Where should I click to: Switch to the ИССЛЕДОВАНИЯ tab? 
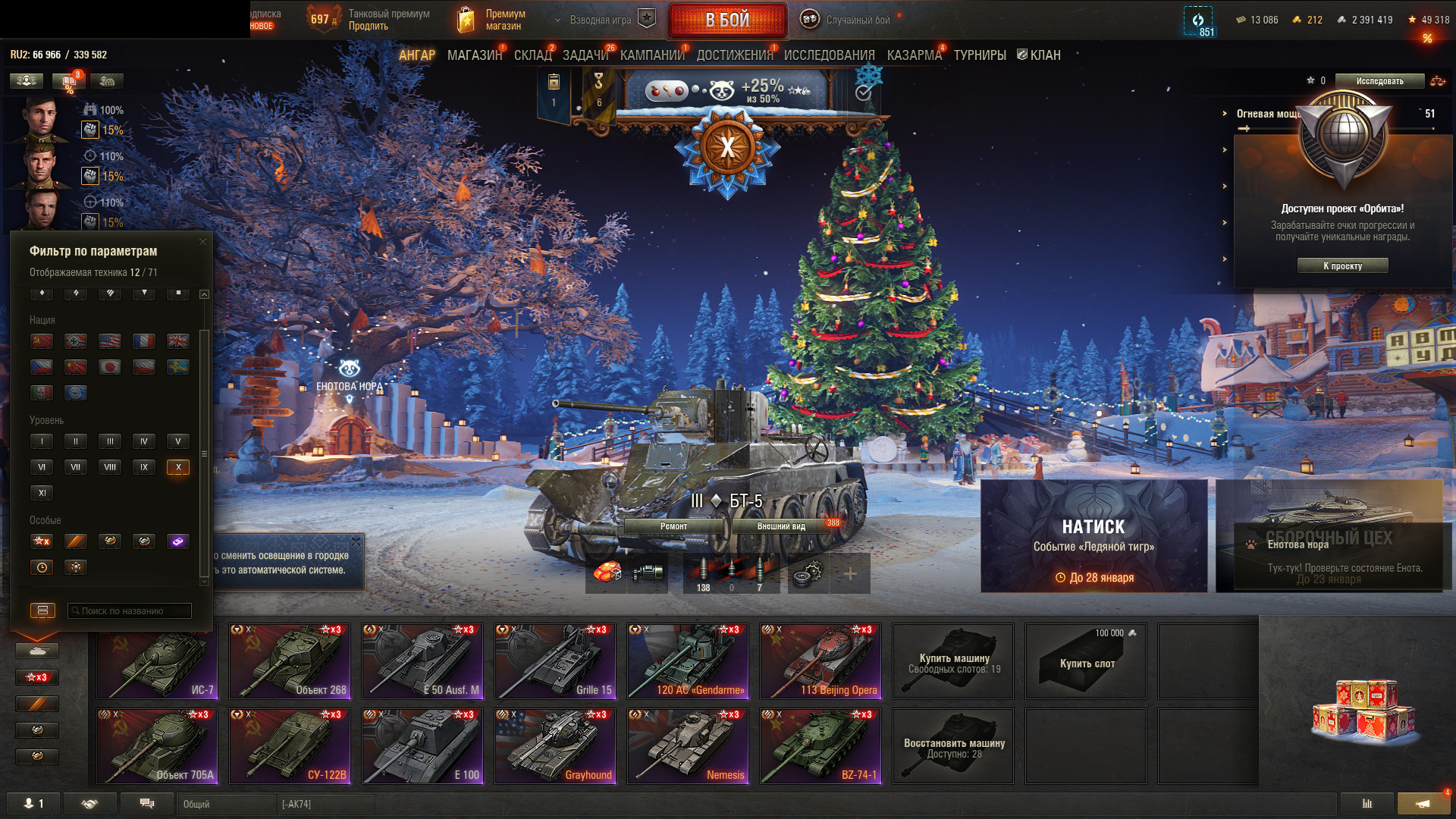point(829,55)
